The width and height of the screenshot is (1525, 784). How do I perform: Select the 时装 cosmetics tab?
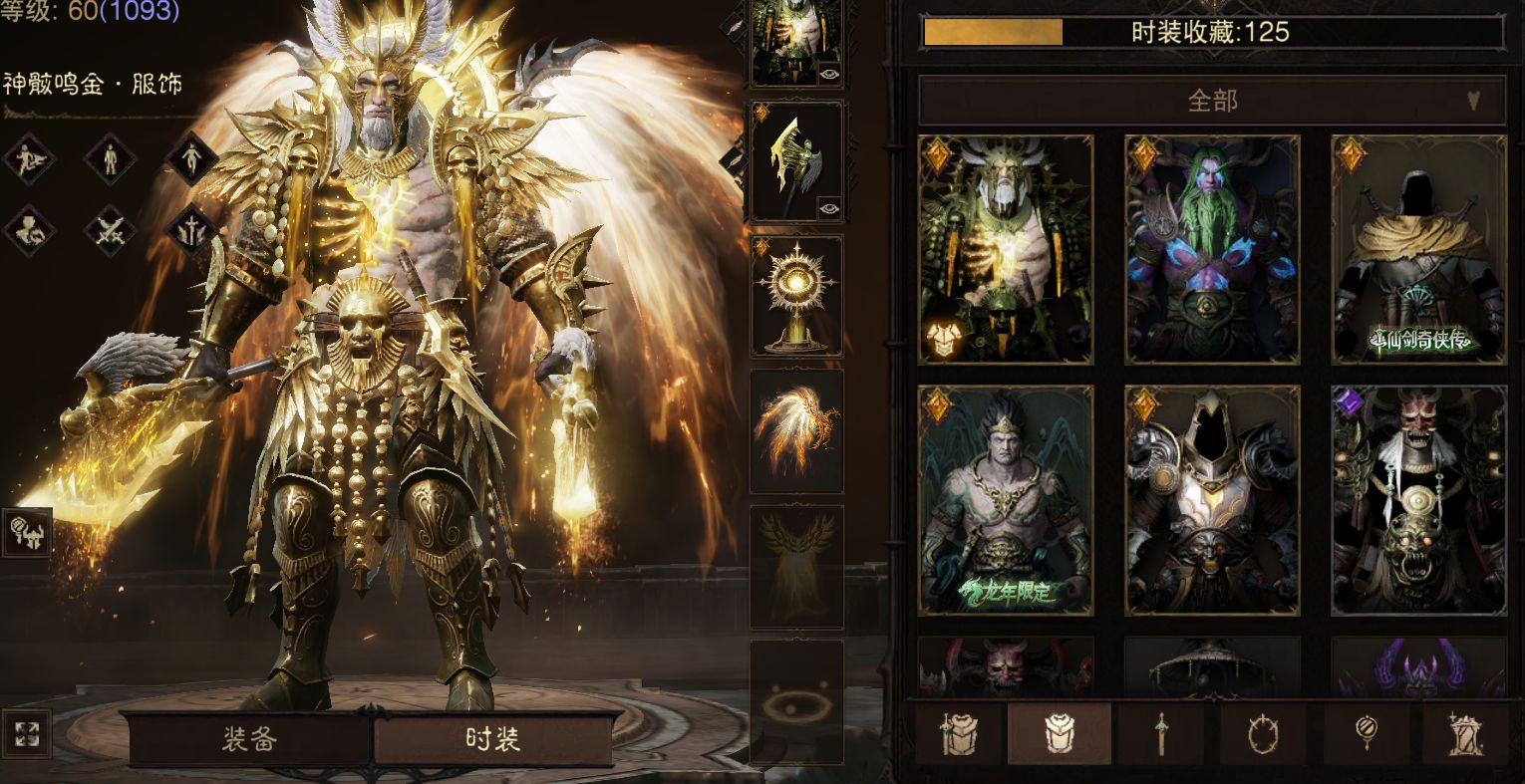492,740
